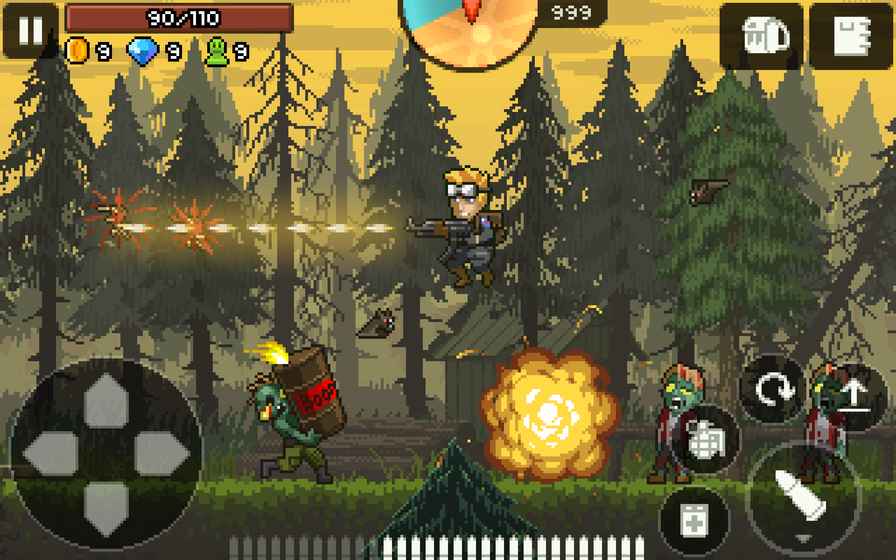Viewport: 896px width, 560px height.
Task: Open the notebook journal icon
Action: (x=850, y=37)
